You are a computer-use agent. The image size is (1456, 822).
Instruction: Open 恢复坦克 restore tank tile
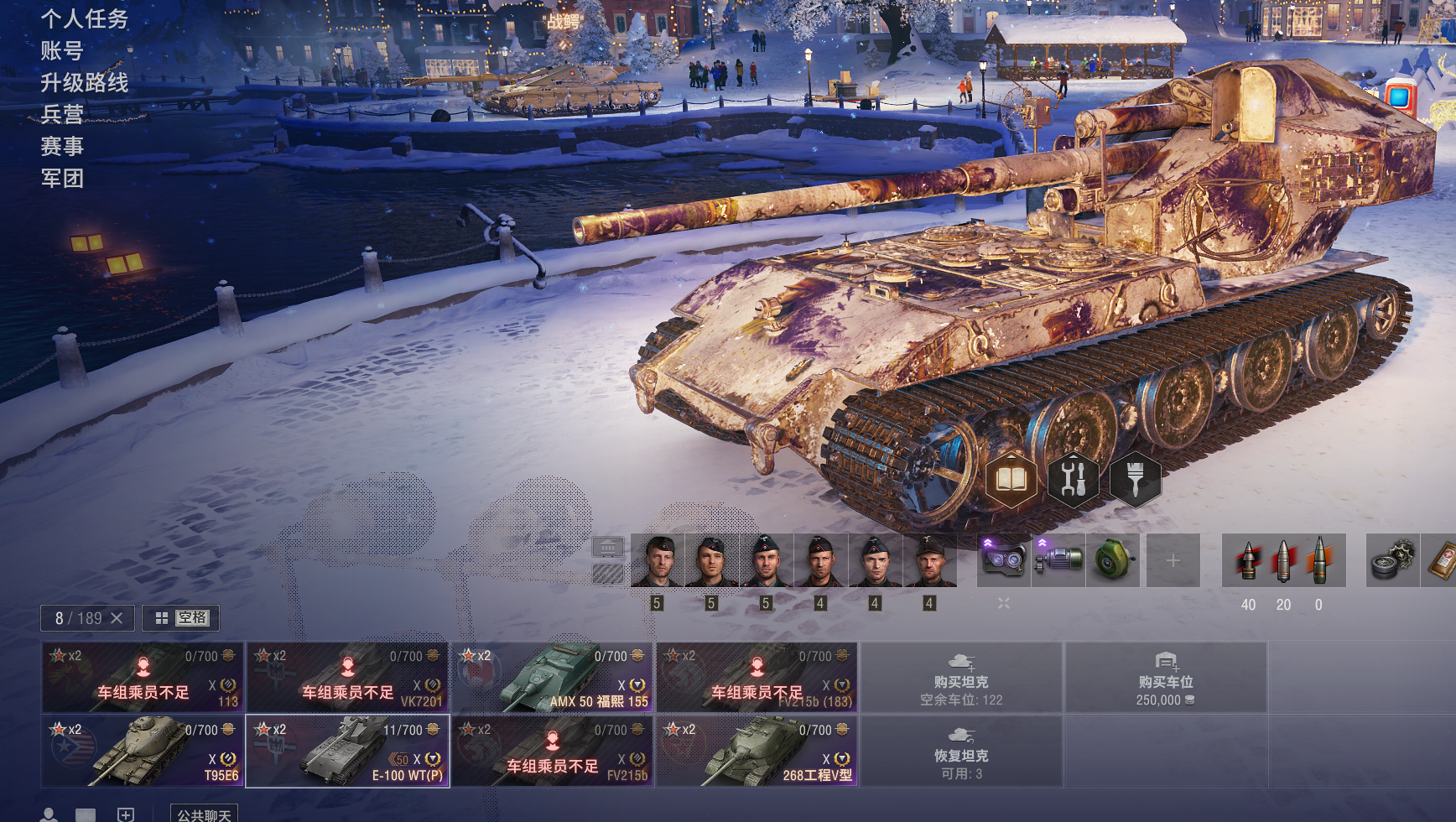tap(961, 752)
